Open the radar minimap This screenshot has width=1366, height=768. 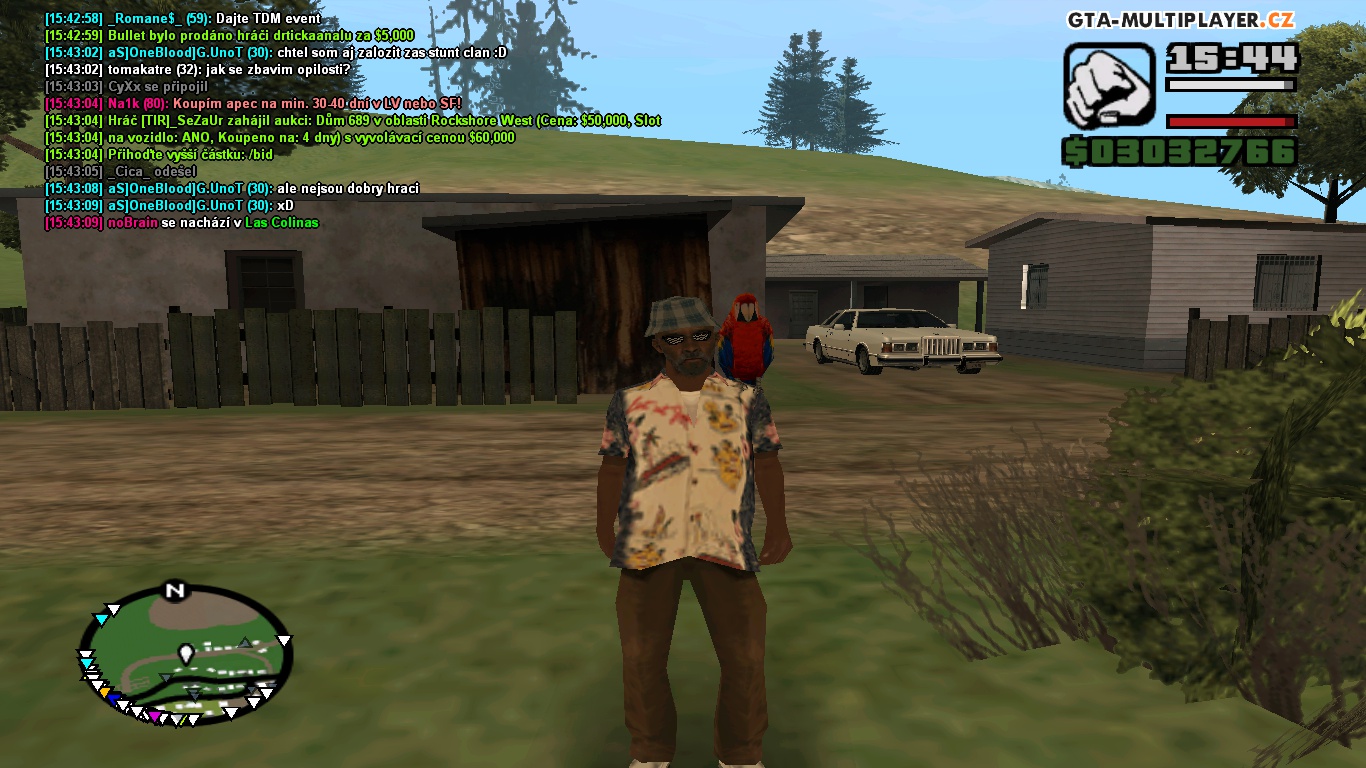click(186, 654)
